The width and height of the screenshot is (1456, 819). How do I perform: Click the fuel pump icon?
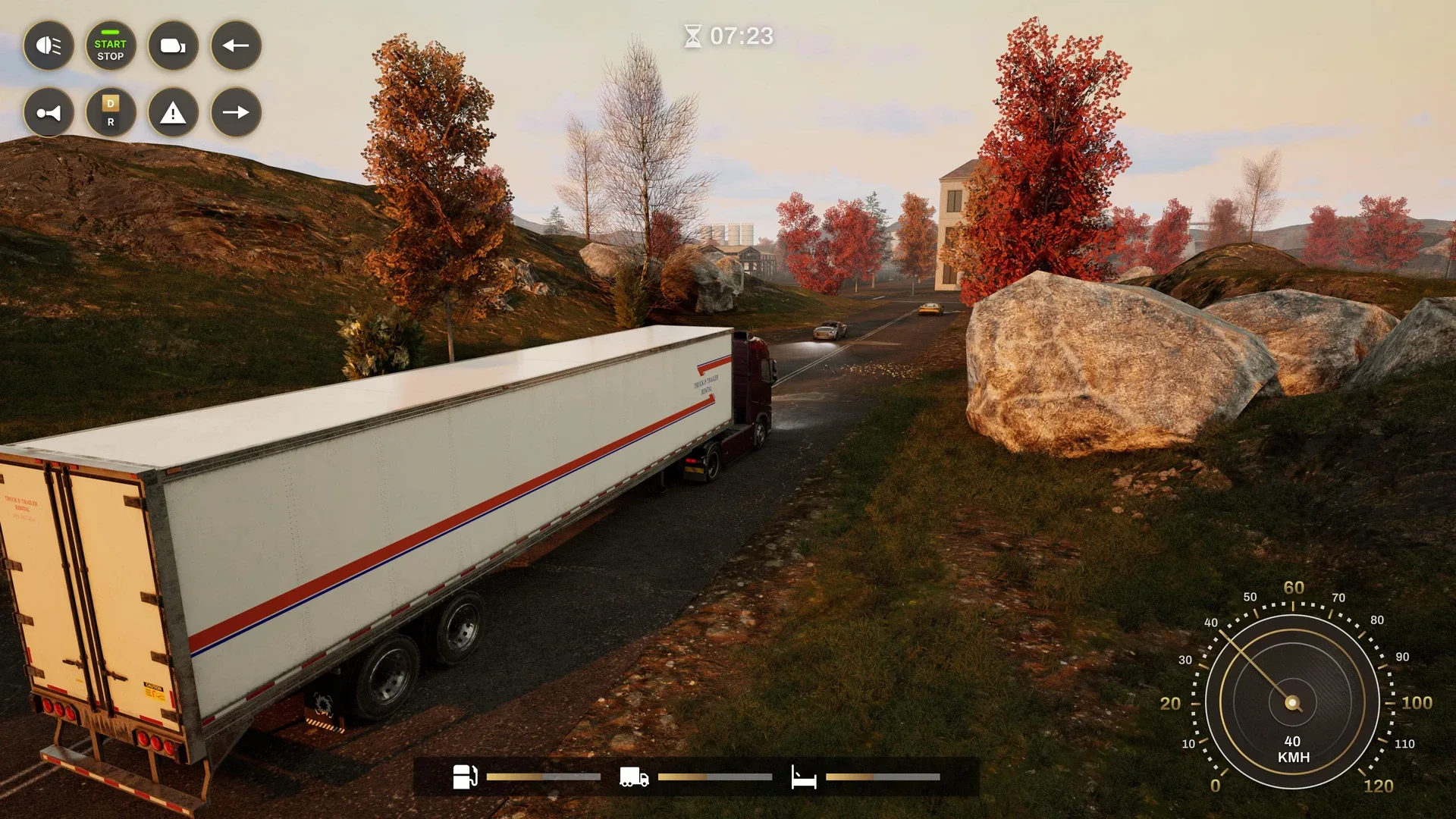464,777
